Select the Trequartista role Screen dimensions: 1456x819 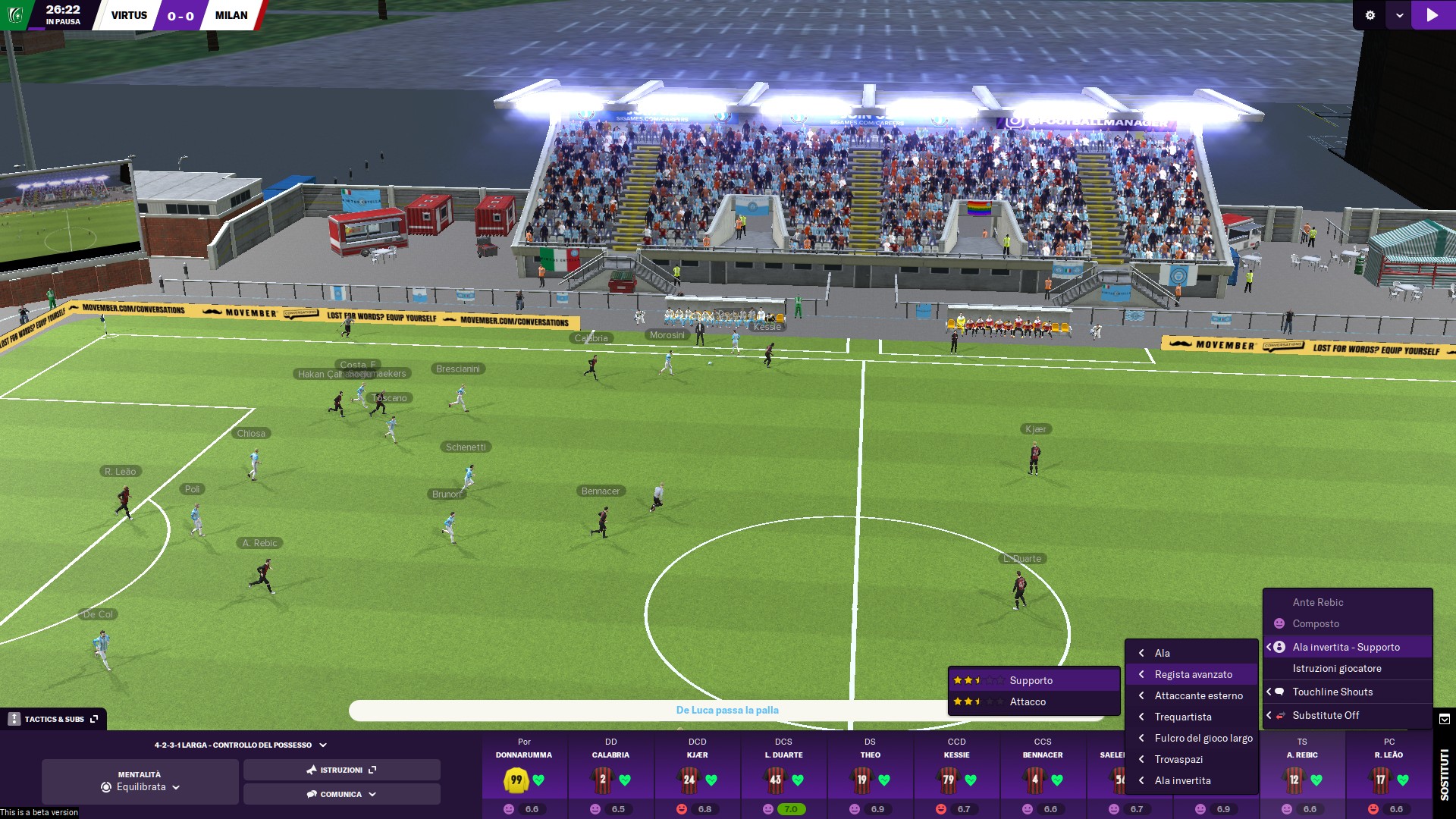(x=1182, y=717)
